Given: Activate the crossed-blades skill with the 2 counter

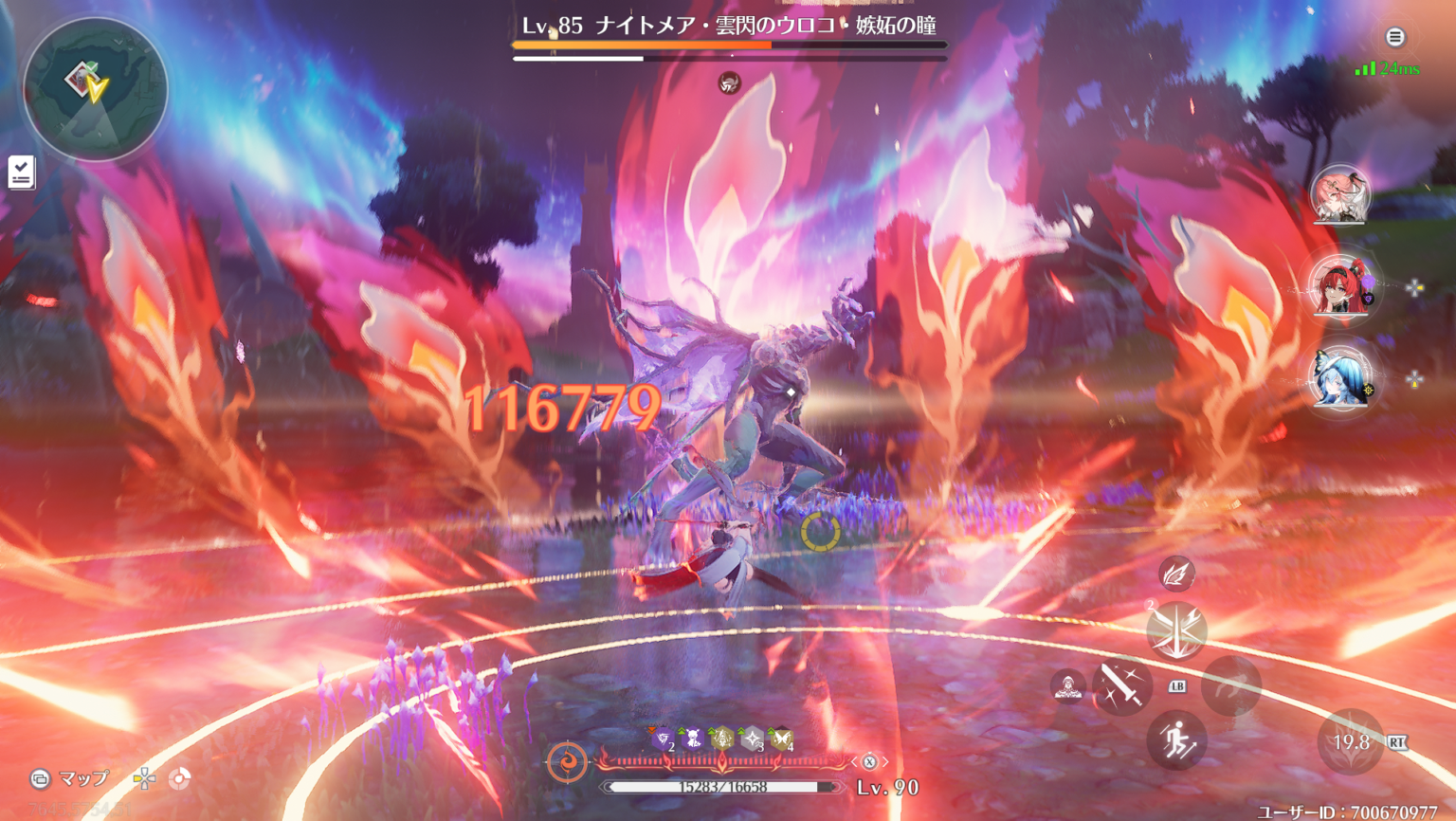Looking at the screenshot, I should pos(1176,630).
